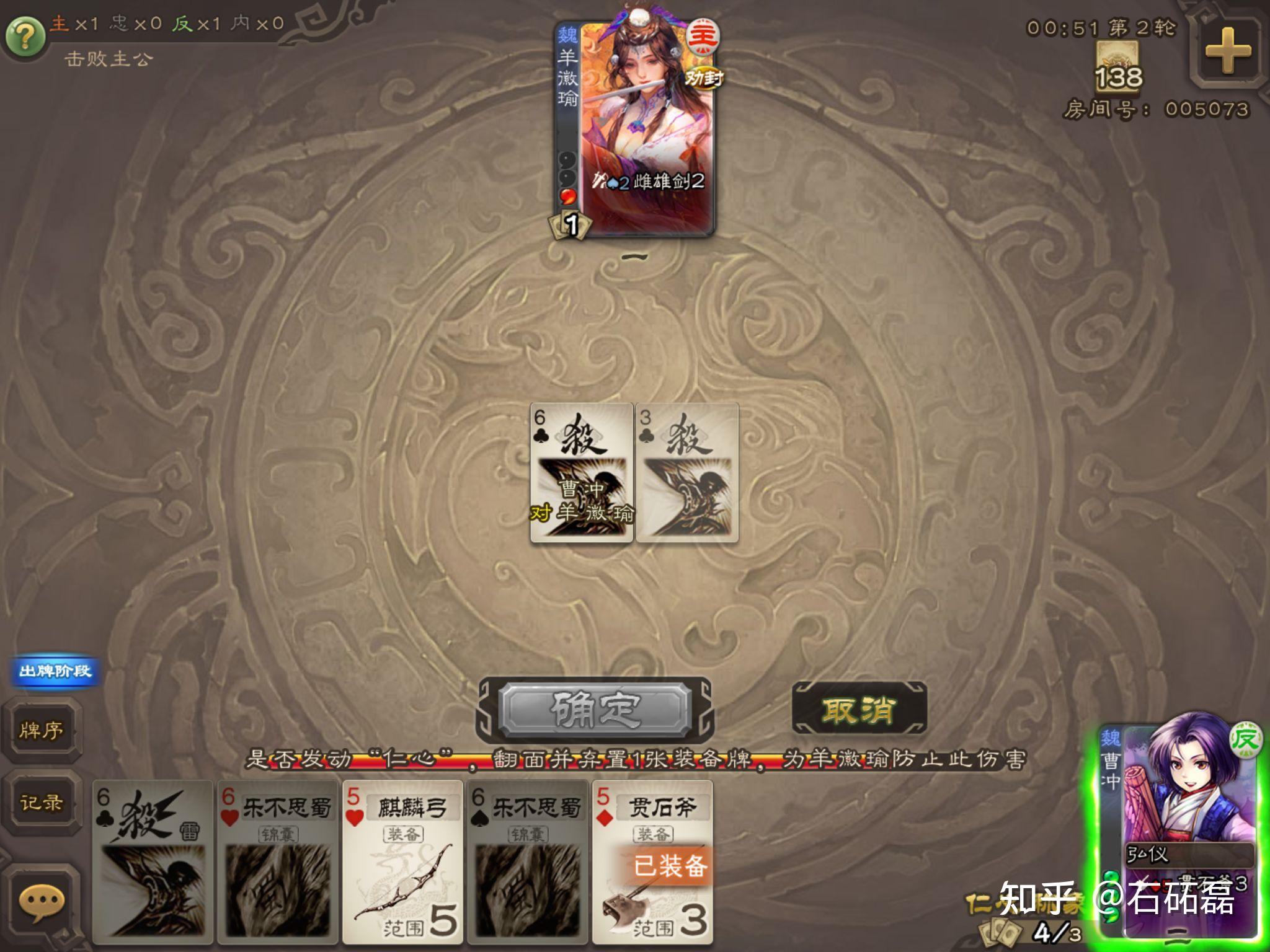1270x952 pixels.
Task: Open the chat speech bubble
Action: [x=41, y=902]
